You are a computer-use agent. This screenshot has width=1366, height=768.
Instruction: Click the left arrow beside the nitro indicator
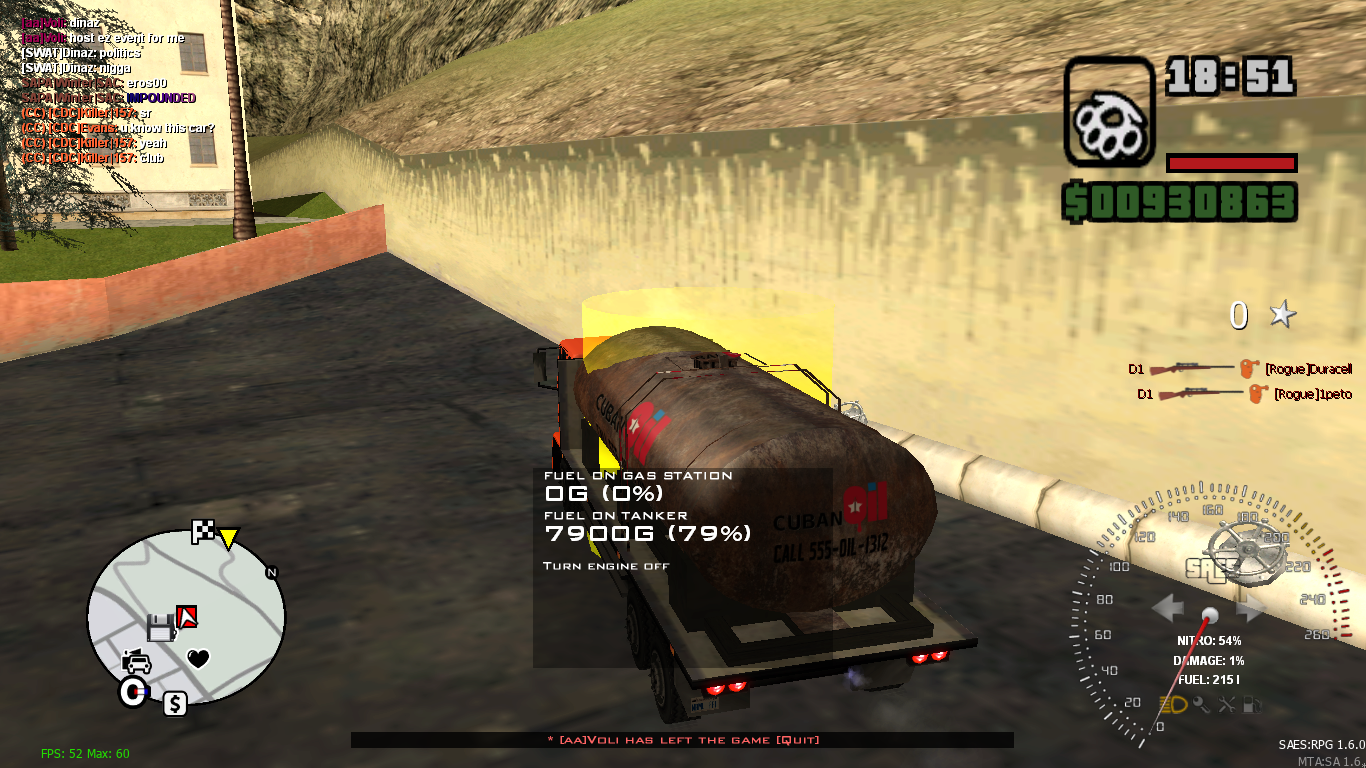click(1168, 605)
